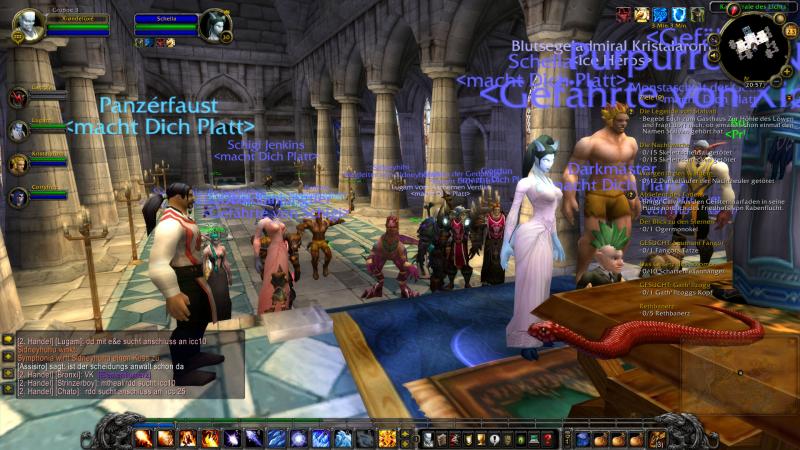Screen dimensions: 800x450
Task: Collapse the quest tracker with its arrow button
Action: click(789, 97)
